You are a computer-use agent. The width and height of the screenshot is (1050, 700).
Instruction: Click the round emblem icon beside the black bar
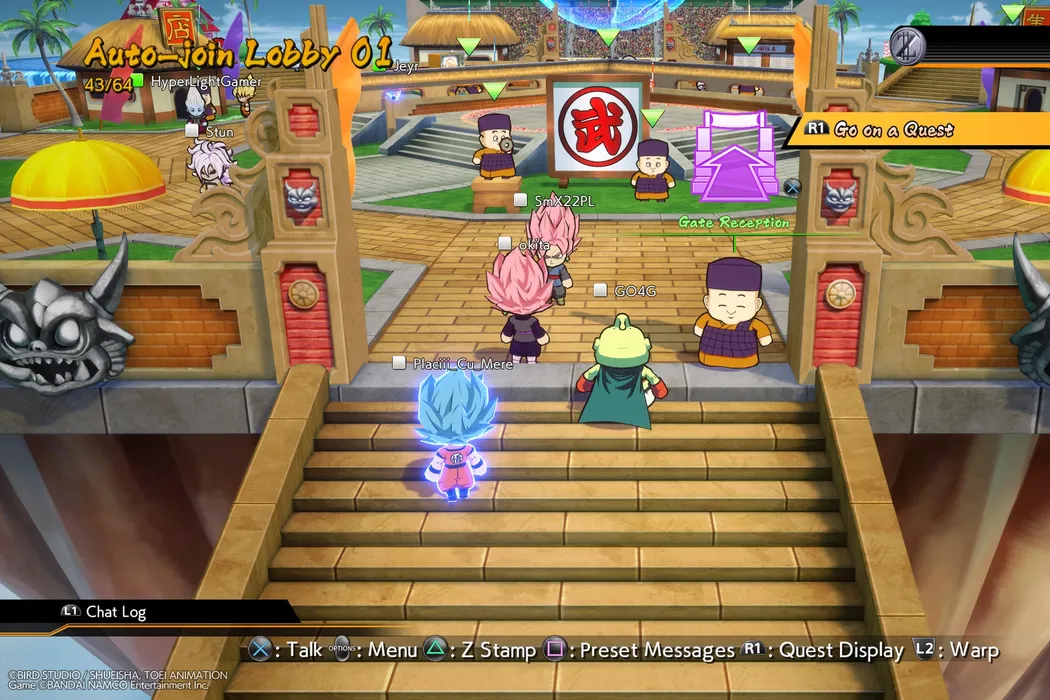pyautogui.click(x=907, y=45)
